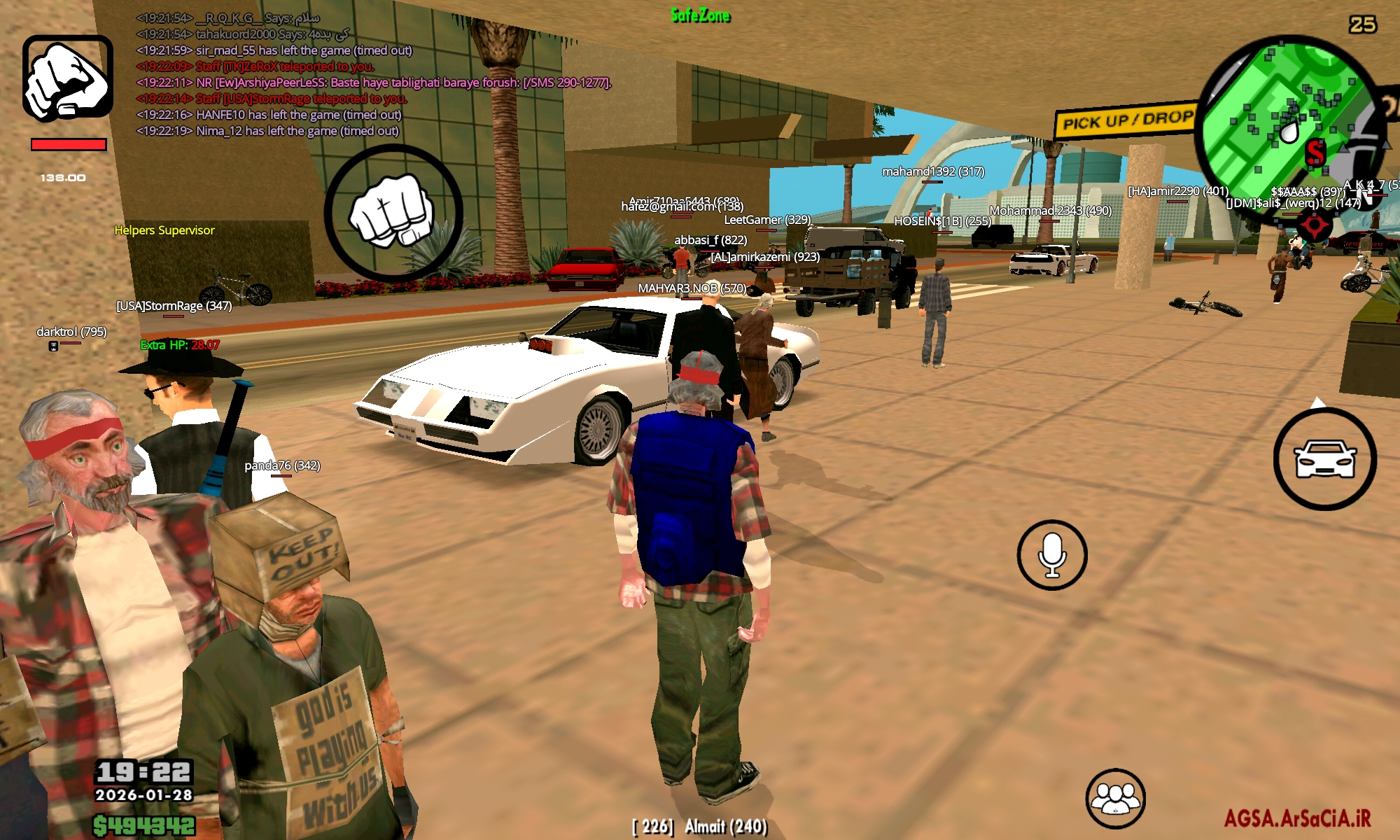Tap the fist weapon icon in the corner

(x=67, y=78)
